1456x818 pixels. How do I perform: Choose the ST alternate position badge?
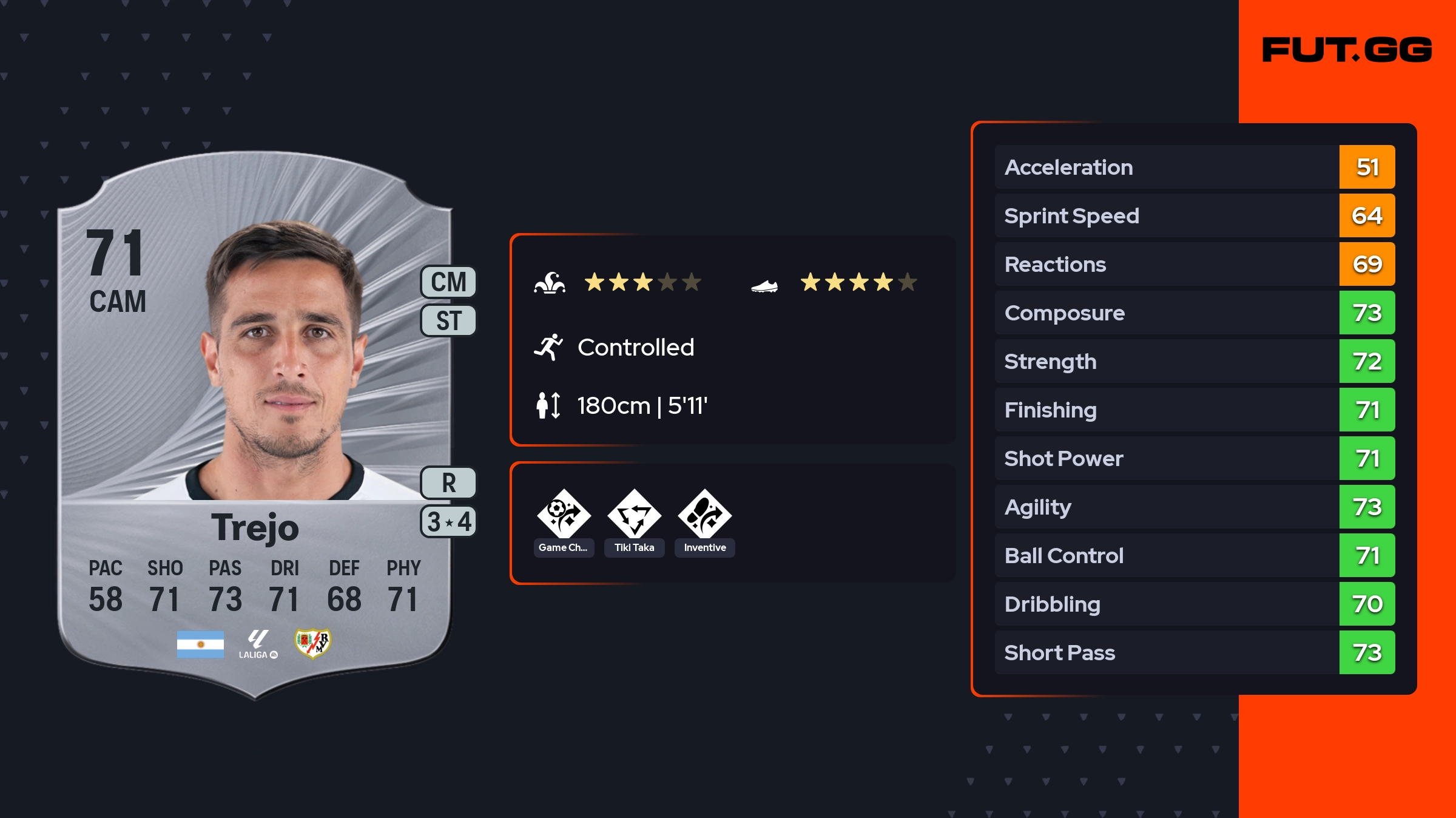[x=448, y=320]
